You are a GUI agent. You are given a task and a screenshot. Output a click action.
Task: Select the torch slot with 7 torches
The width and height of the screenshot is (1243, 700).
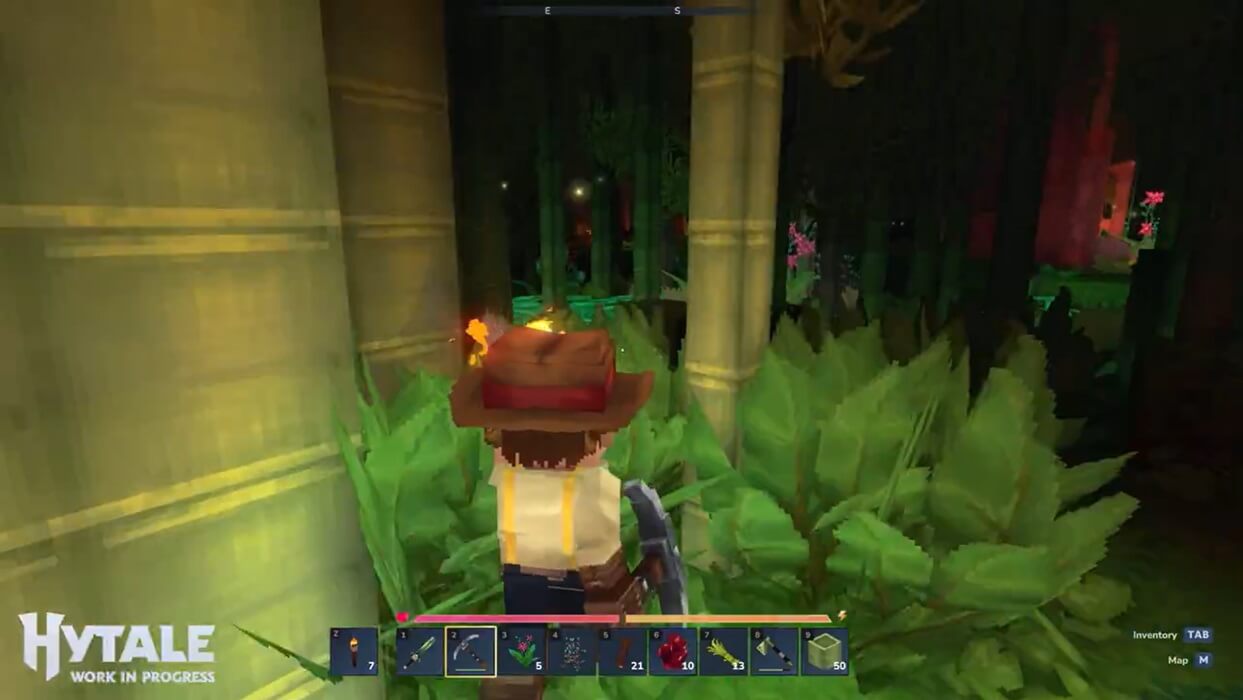354,651
